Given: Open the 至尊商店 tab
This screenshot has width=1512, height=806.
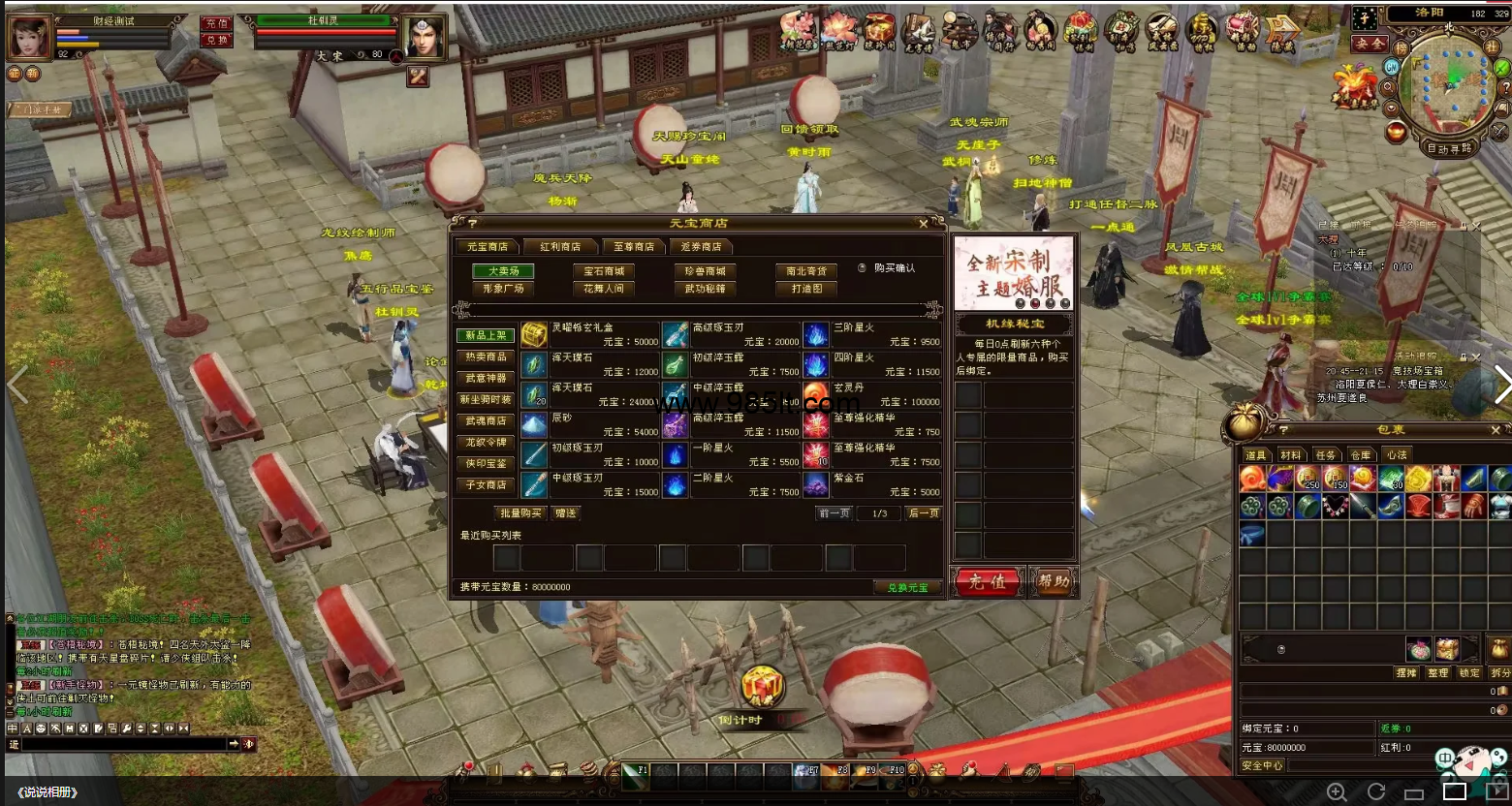Looking at the screenshot, I should 634,247.
